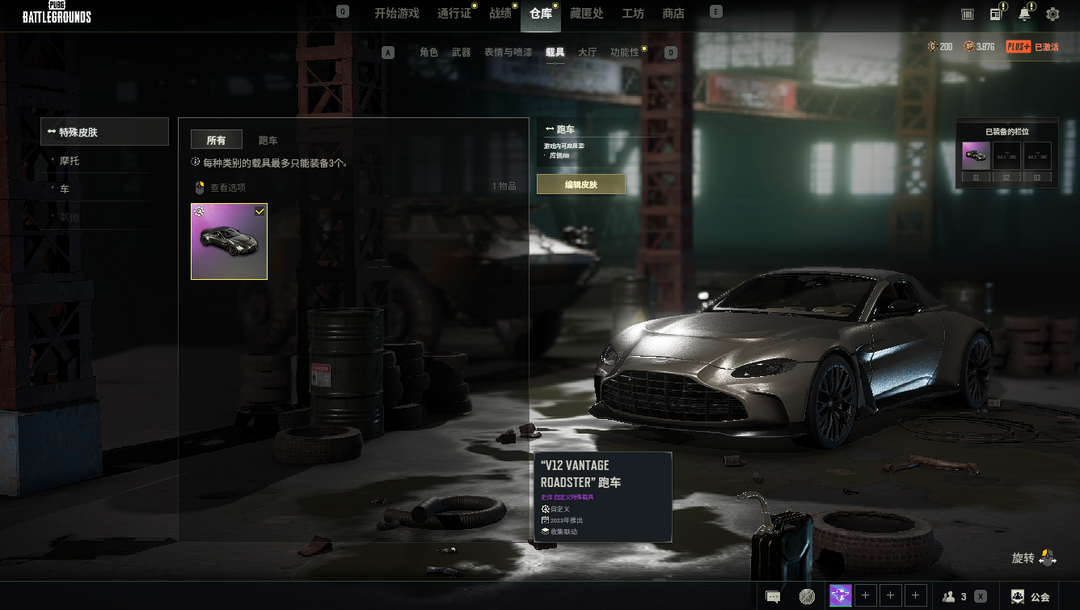Switch to the 大厅 lobby tab
The width and height of the screenshot is (1080, 610).
[x=587, y=52]
